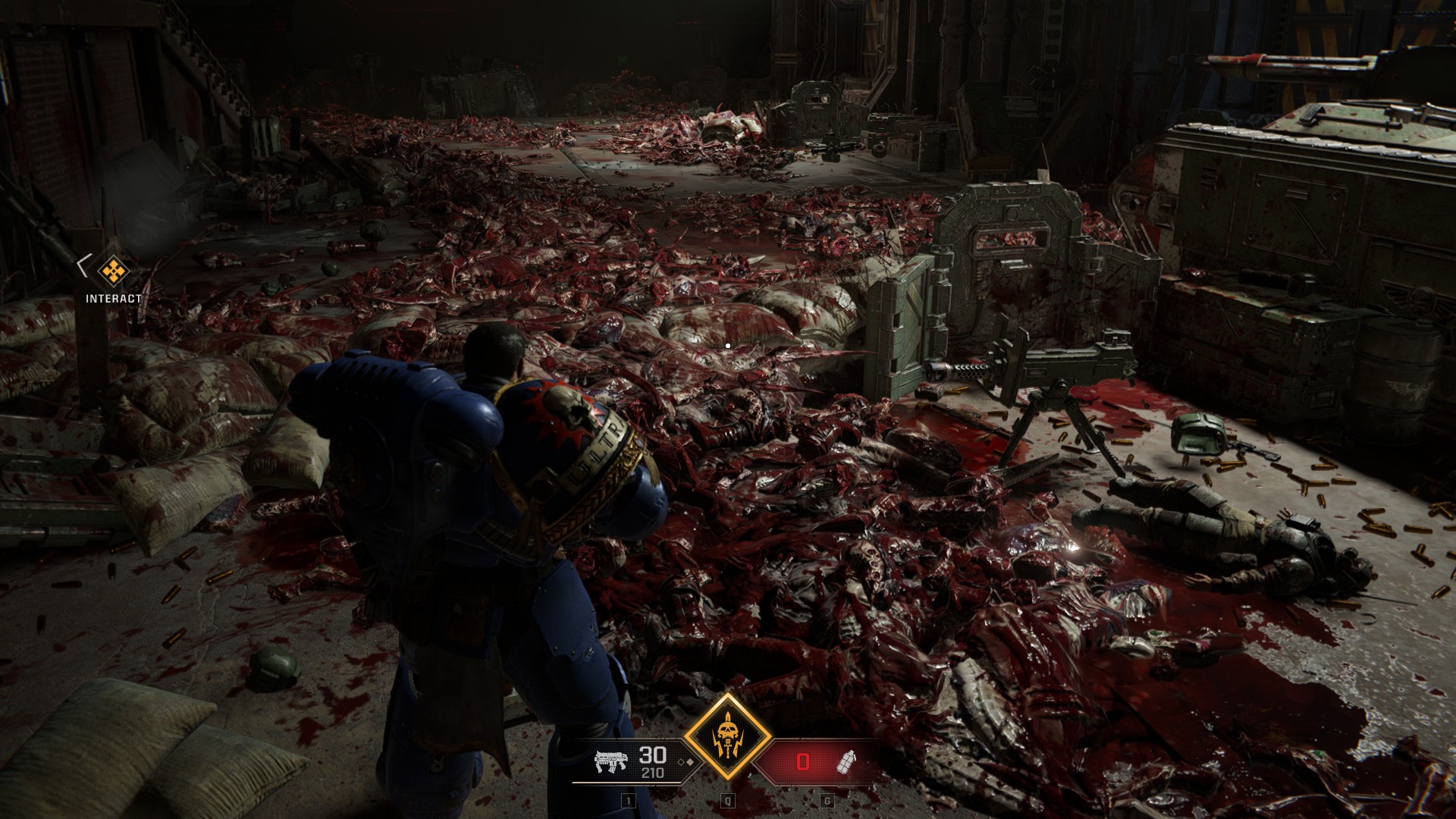Activate the golden skull ability emblem
The image size is (1456, 819).
pos(728,738)
